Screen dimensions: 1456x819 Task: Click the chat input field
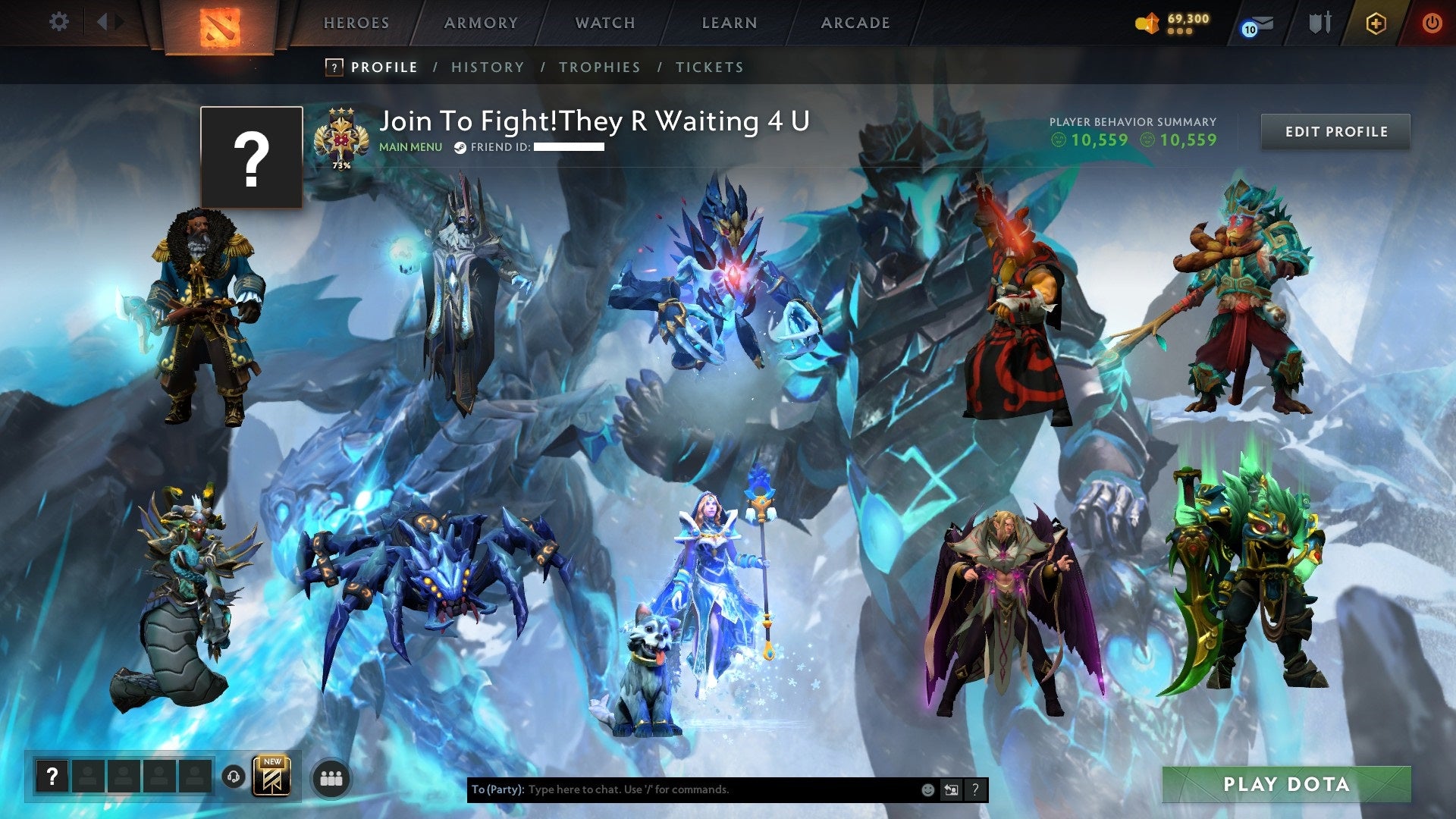click(x=682, y=789)
